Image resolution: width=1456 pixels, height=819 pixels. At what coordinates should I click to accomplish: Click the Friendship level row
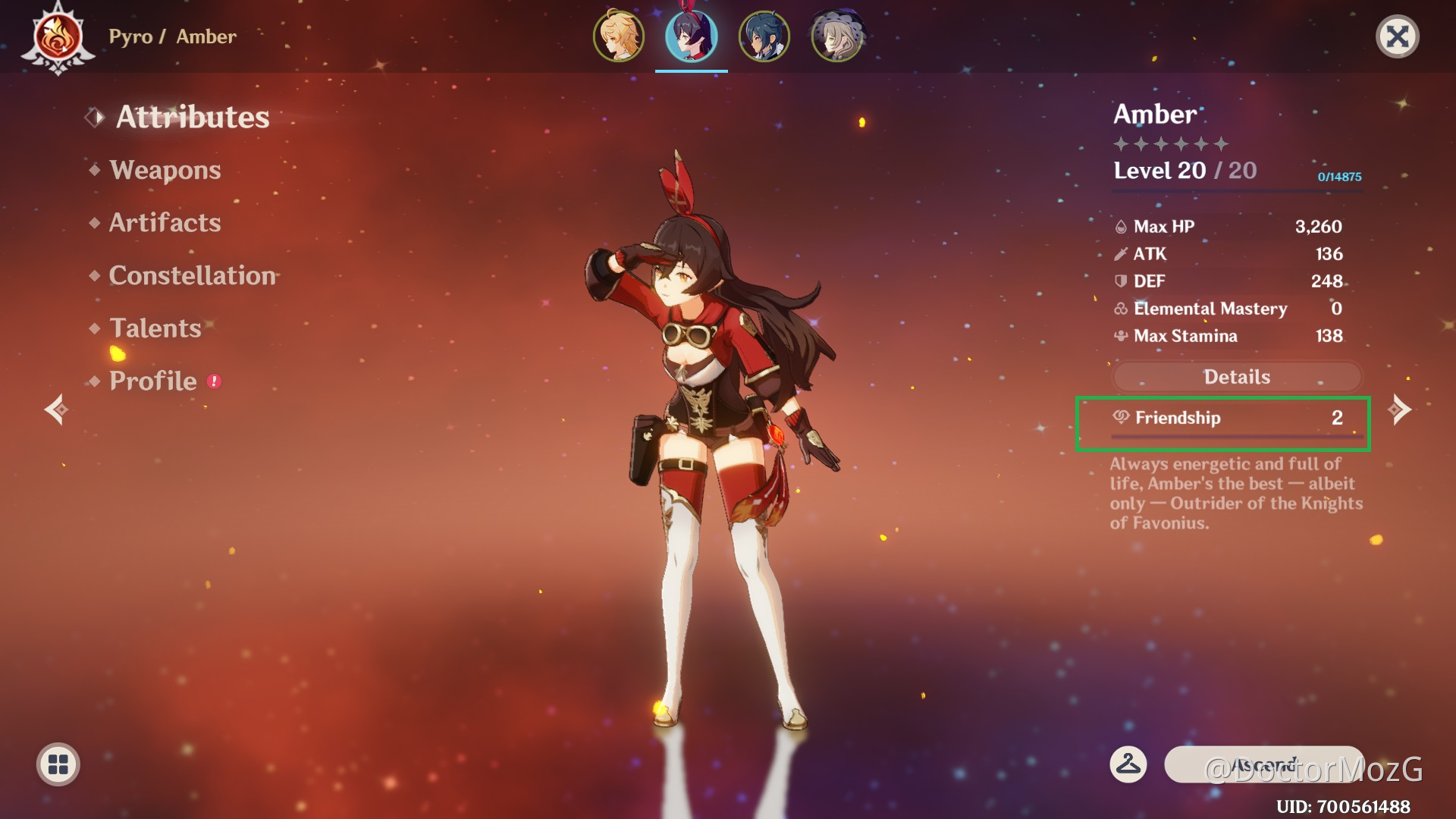1222,419
